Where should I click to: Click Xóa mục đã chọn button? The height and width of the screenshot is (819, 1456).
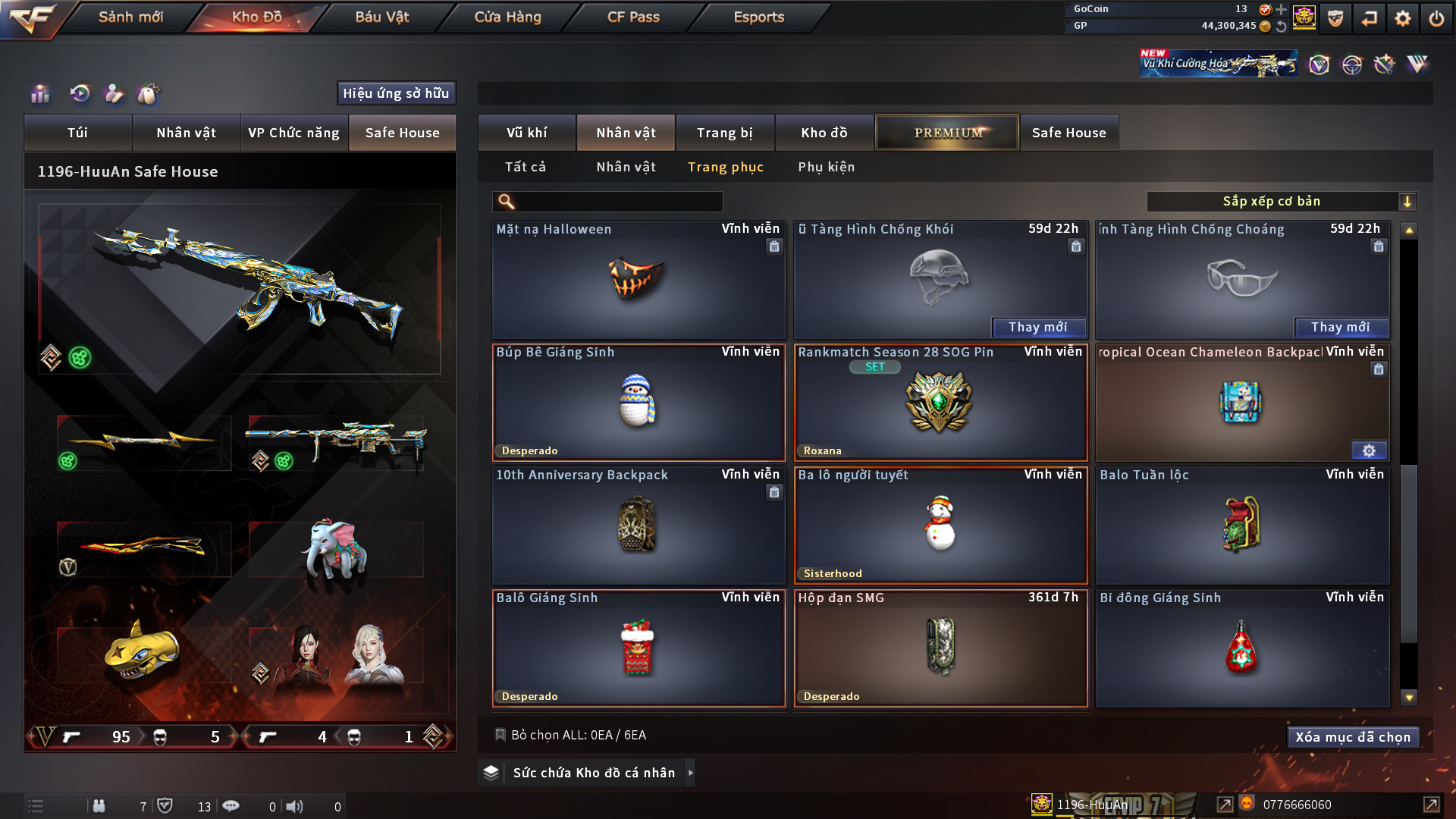point(1352,737)
